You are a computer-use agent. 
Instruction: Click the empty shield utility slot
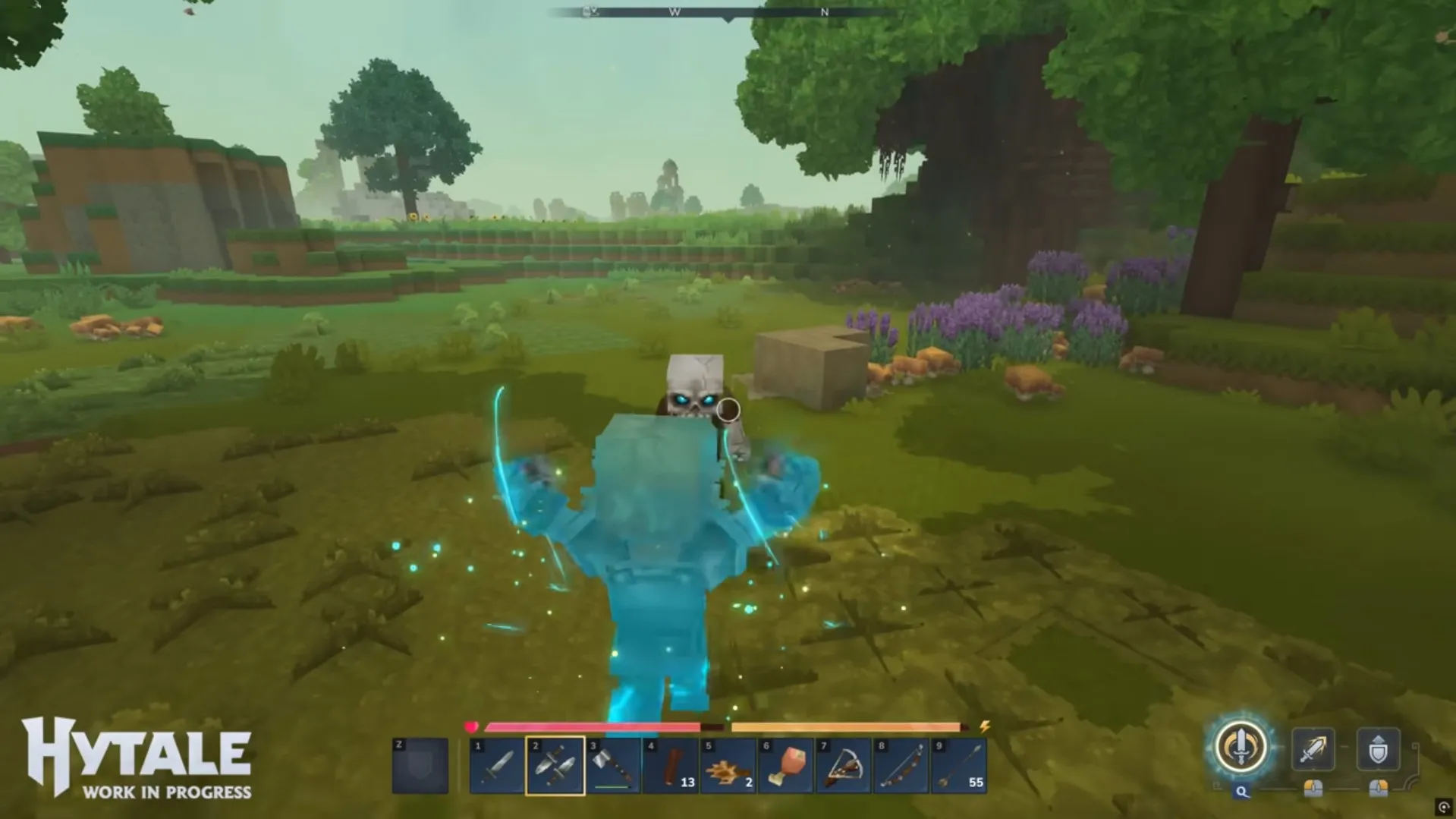(420, 766)
